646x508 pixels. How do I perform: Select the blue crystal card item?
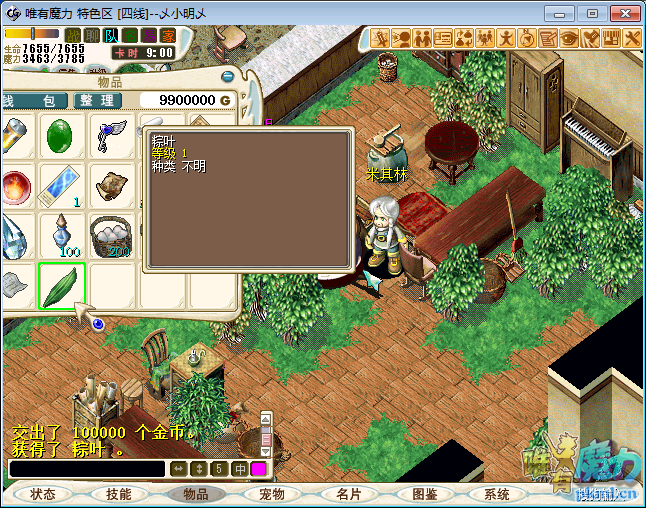click(x=62, y=186)
